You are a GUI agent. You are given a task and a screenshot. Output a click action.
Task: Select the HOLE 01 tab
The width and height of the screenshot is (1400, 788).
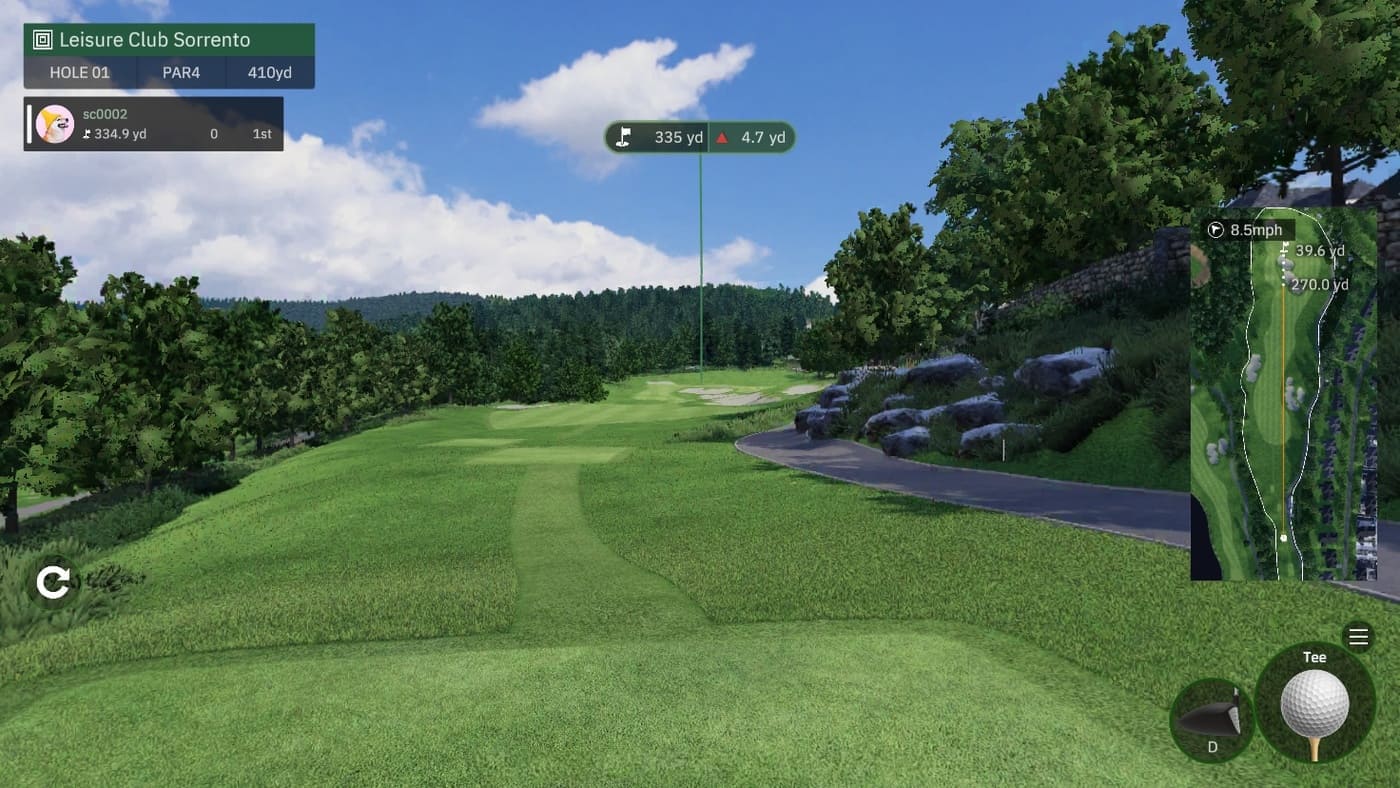79,72
